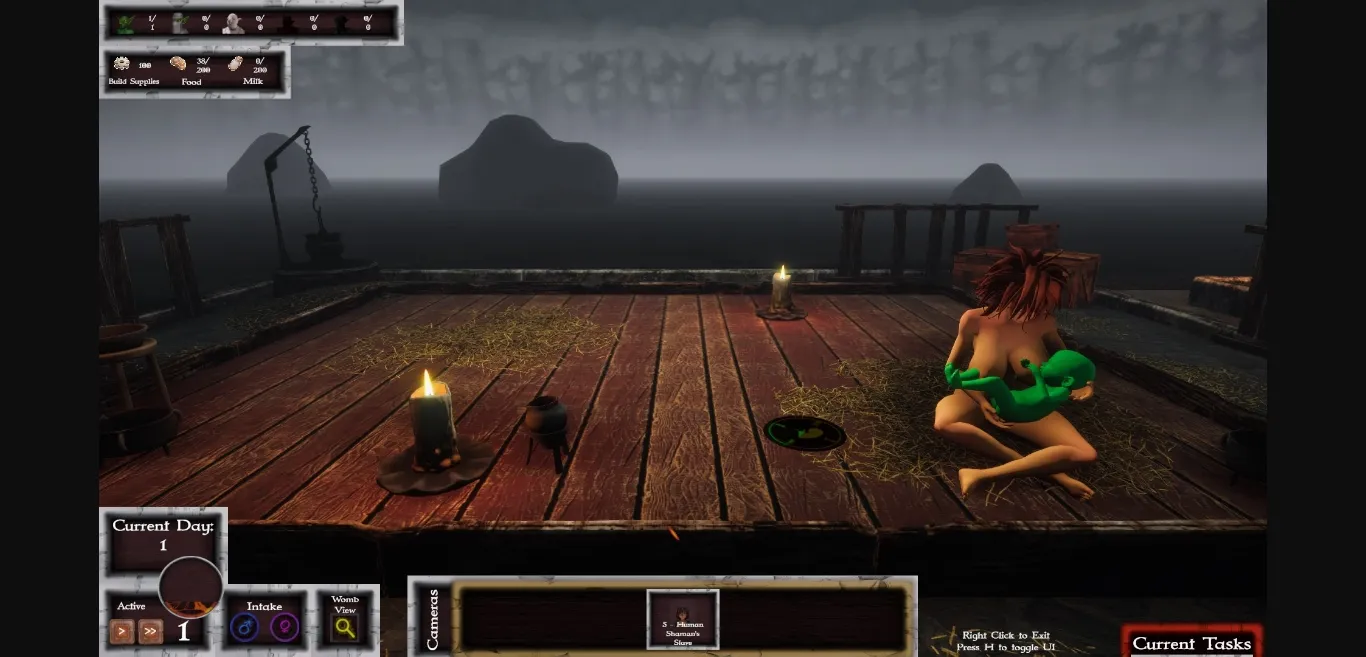Click the pale orc head icon
Screen dimensions: 1366x657
pos(233,23)
